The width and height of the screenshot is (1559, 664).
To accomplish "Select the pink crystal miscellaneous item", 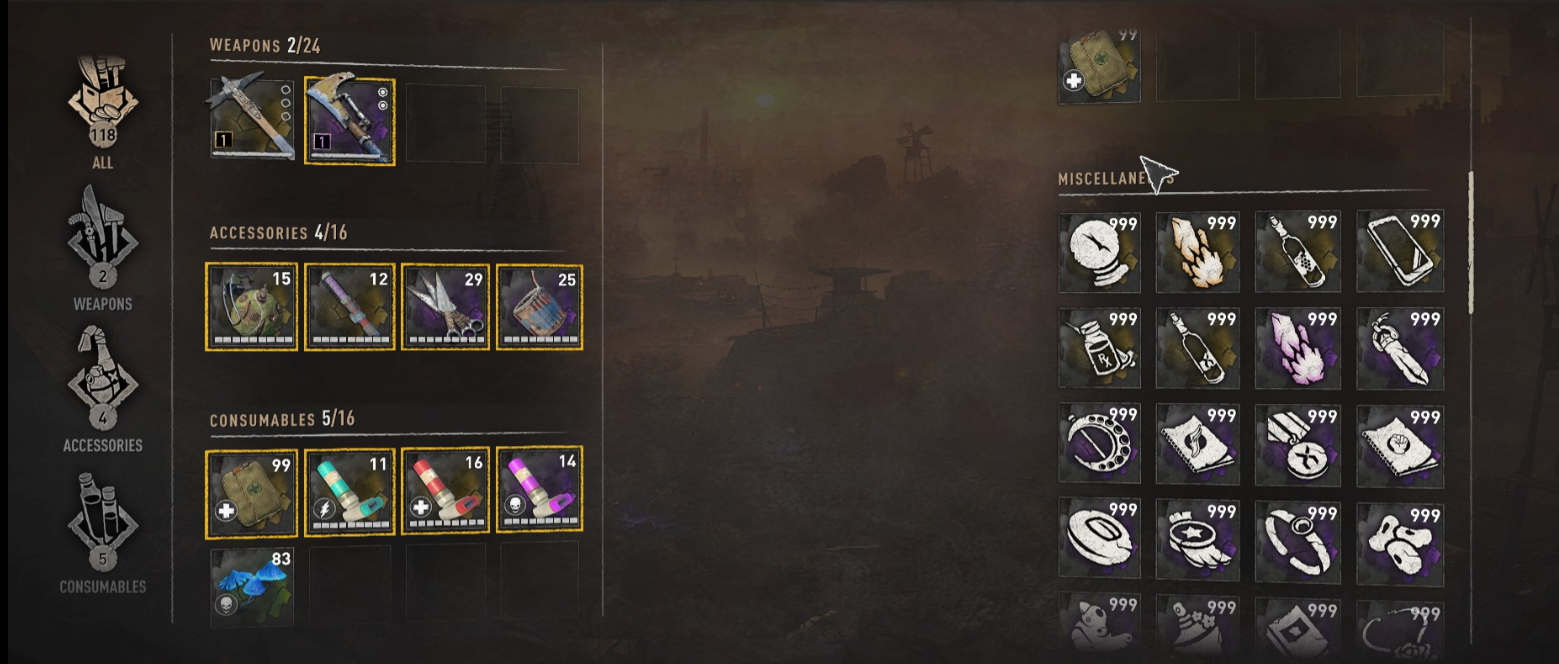I will click(x=1297, y=348).
